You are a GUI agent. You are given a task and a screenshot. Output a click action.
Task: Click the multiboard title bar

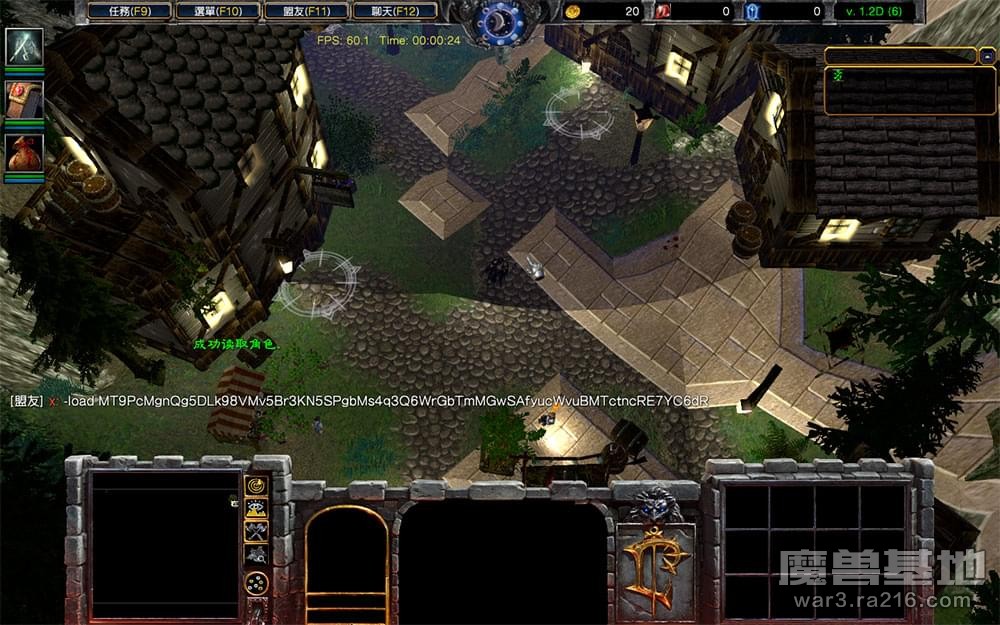click(900, 55)
